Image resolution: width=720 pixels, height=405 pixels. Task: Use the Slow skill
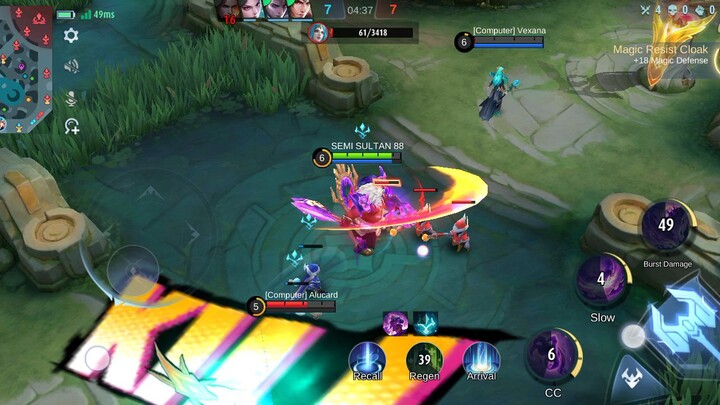click(602, 280)
